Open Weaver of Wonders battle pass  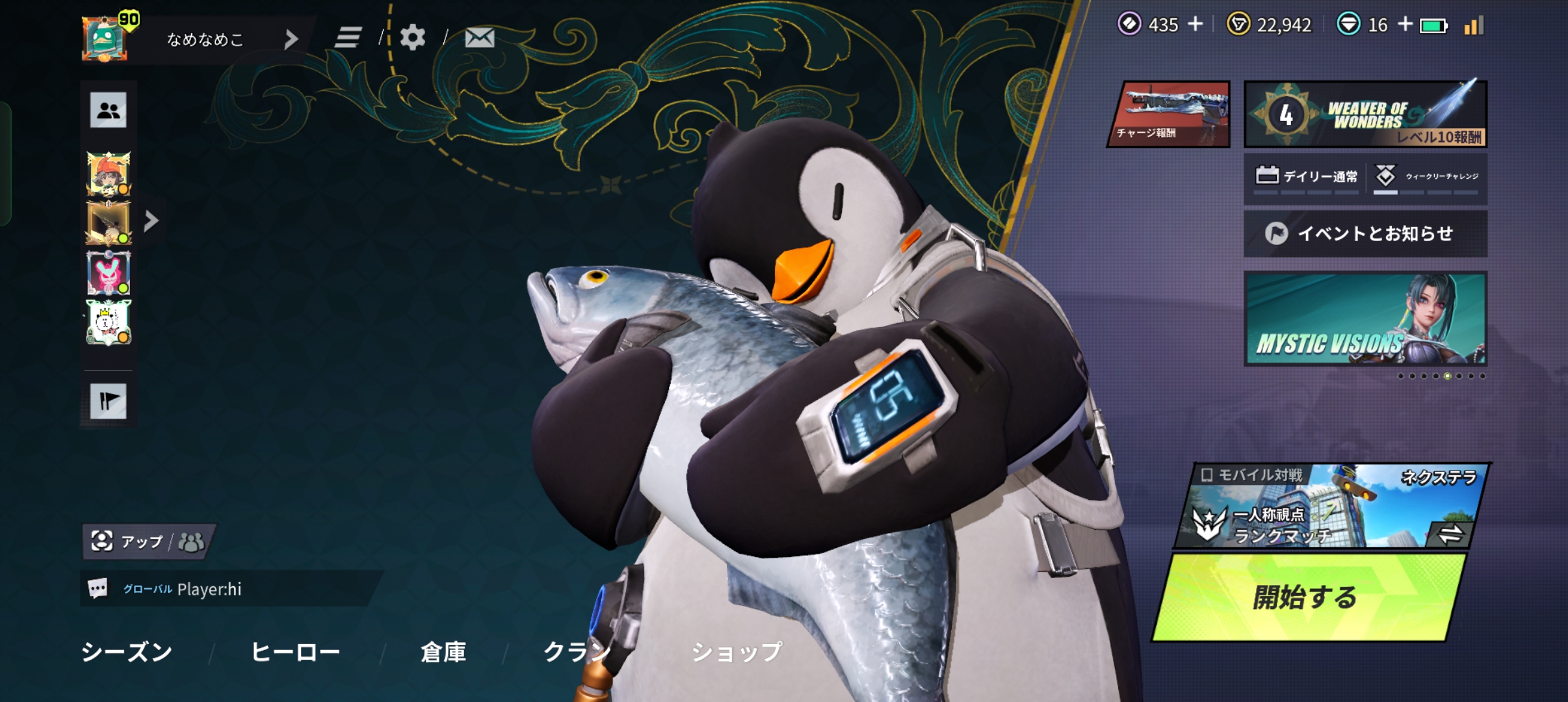pyautogui.click(x=1365, y=114)
